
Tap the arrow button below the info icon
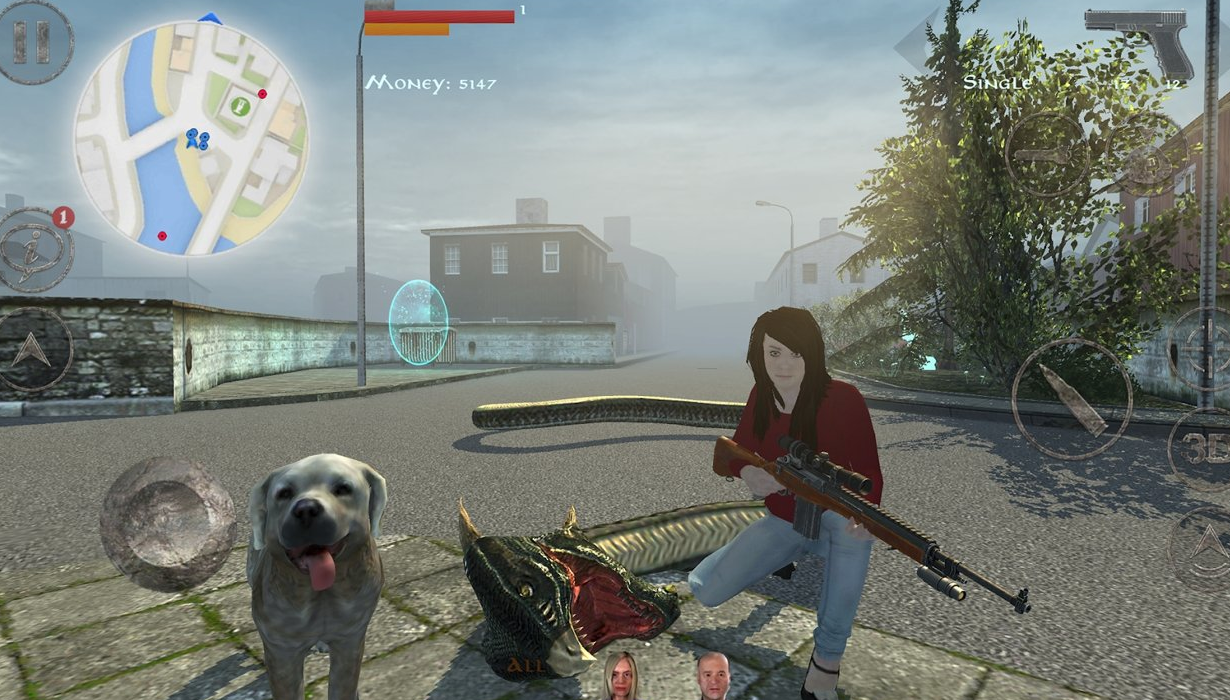[35, 349]
